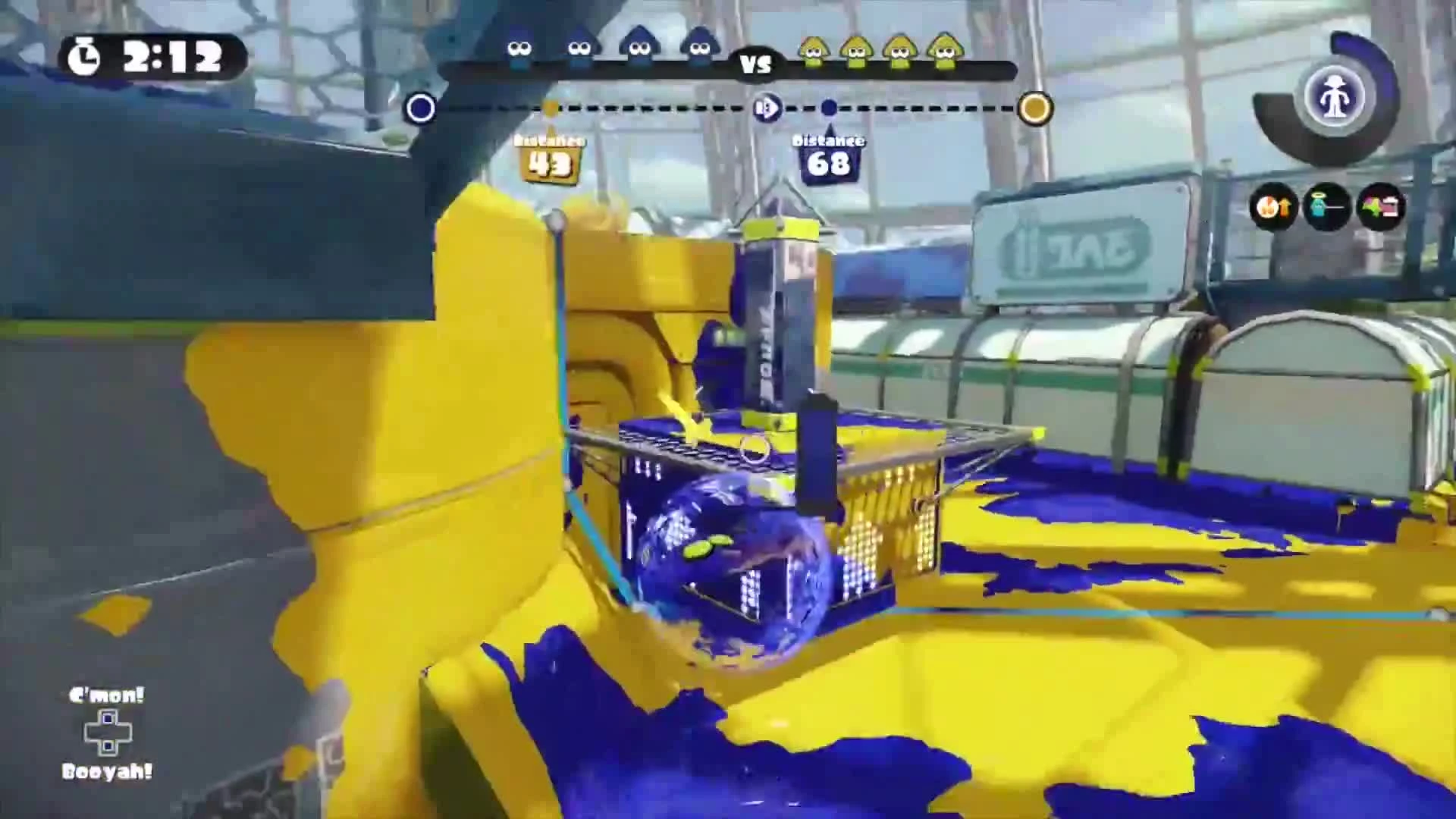Click the yellow goal circle on the right
This screenshot has height=819, width=1456.
[x=1034, y=108]
